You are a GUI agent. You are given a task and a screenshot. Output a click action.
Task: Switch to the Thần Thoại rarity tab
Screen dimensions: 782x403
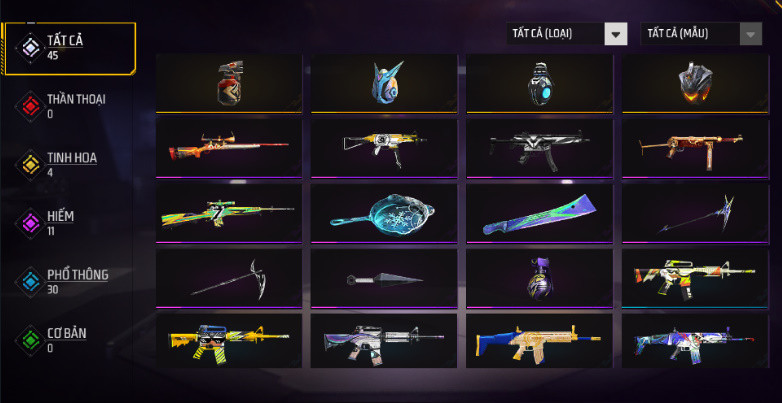click(x=75, y=104)
